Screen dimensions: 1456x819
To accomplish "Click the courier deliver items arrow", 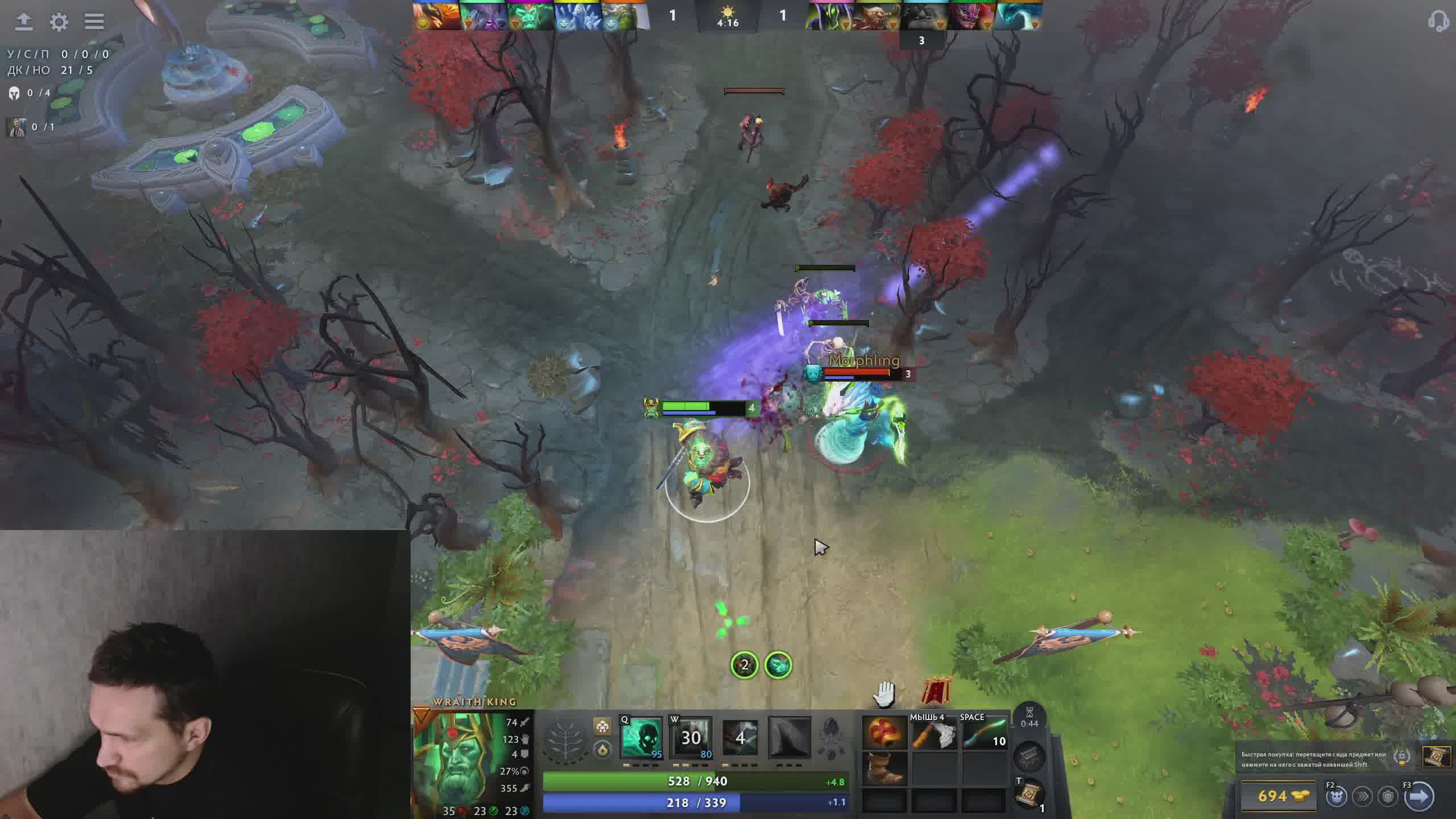I will tap(1418, 796).
